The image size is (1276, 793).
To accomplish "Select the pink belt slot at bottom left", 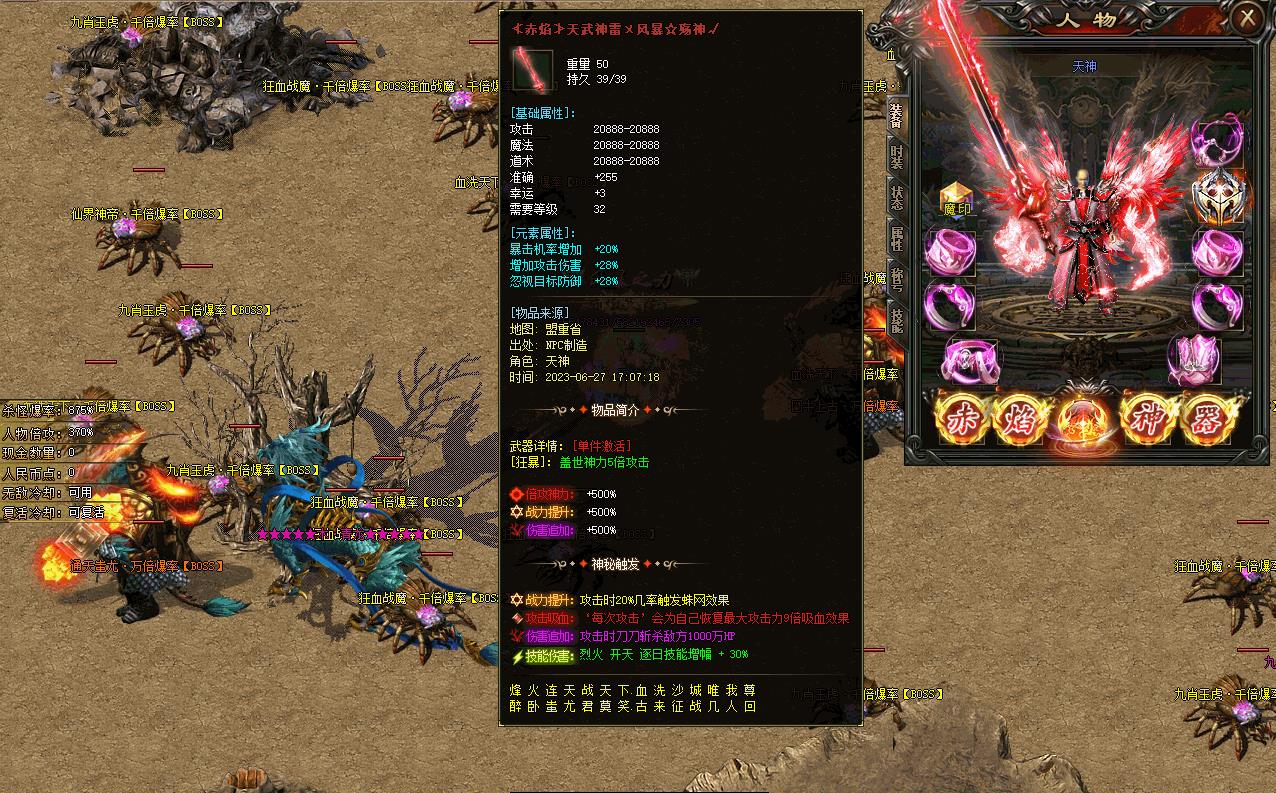I will pyautogui.click(x=968, y=360).
